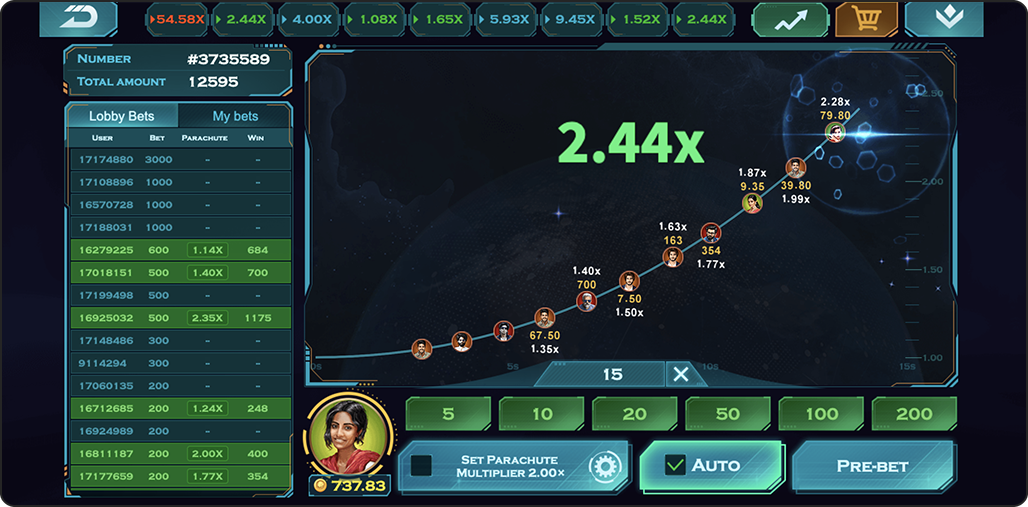Click the bet amount field showing 15
This screenshot has height=507, width=1028.
point(611,374)
